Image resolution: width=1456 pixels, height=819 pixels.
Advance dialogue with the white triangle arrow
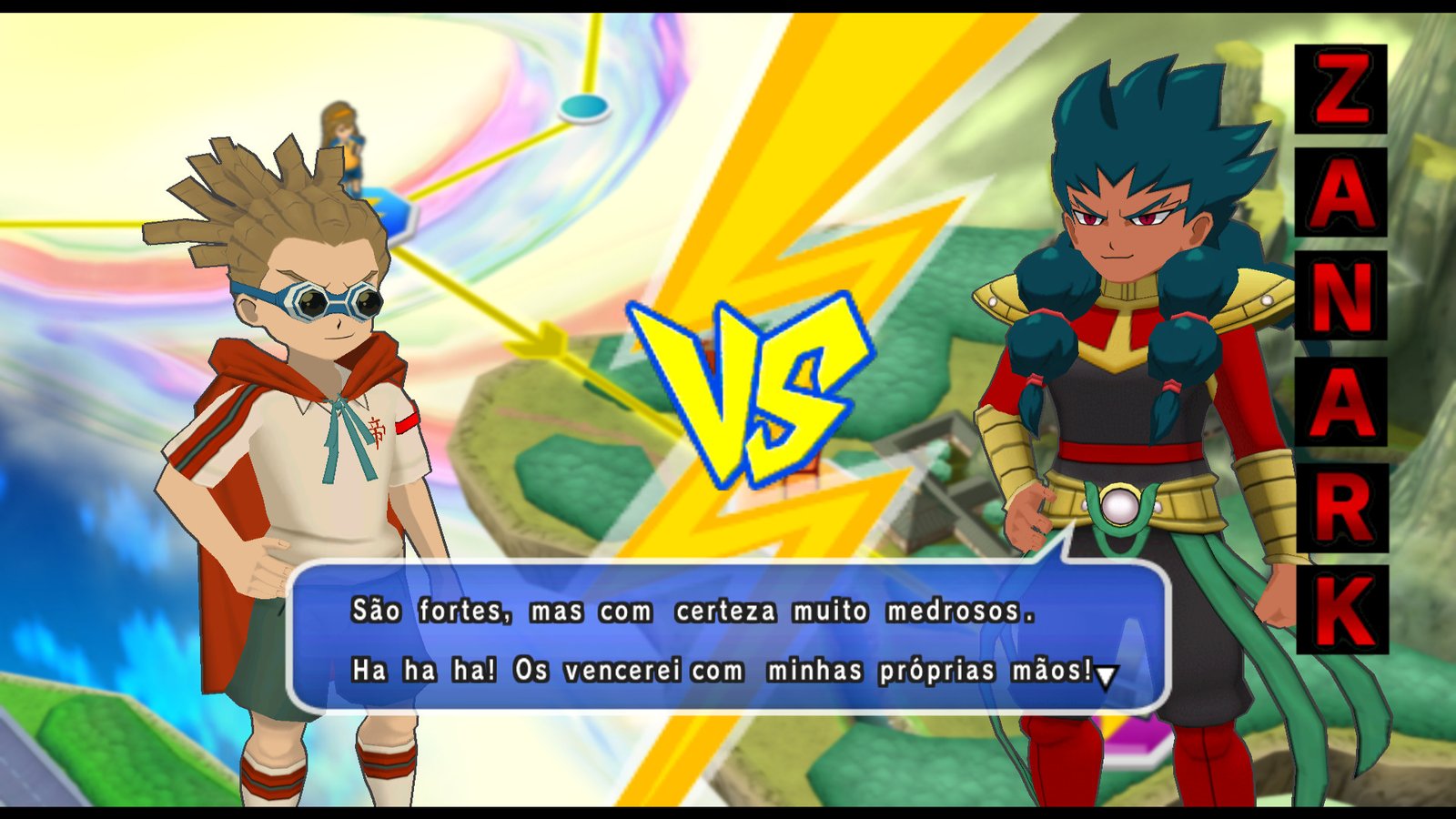(1106, 676)
